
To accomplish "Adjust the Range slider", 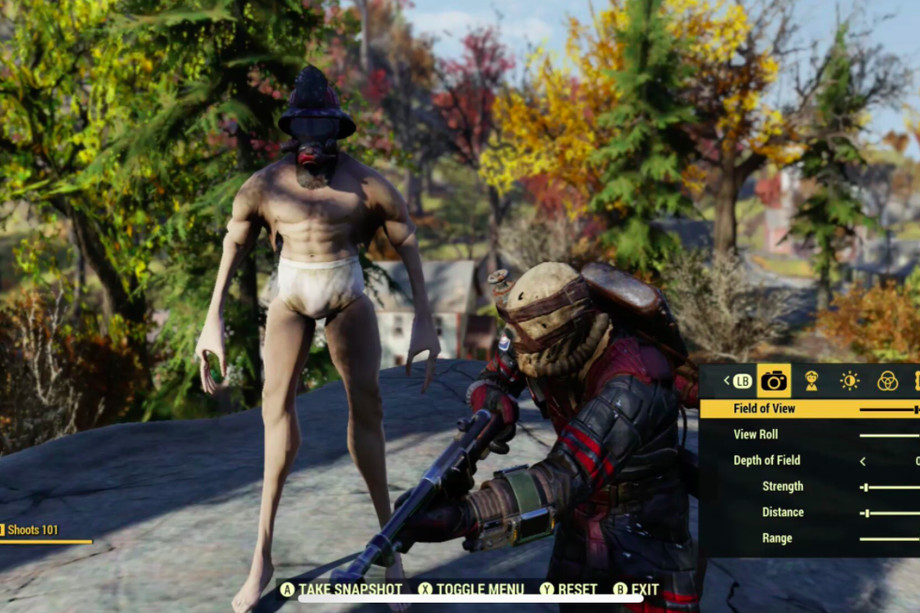I will point(889,539).
